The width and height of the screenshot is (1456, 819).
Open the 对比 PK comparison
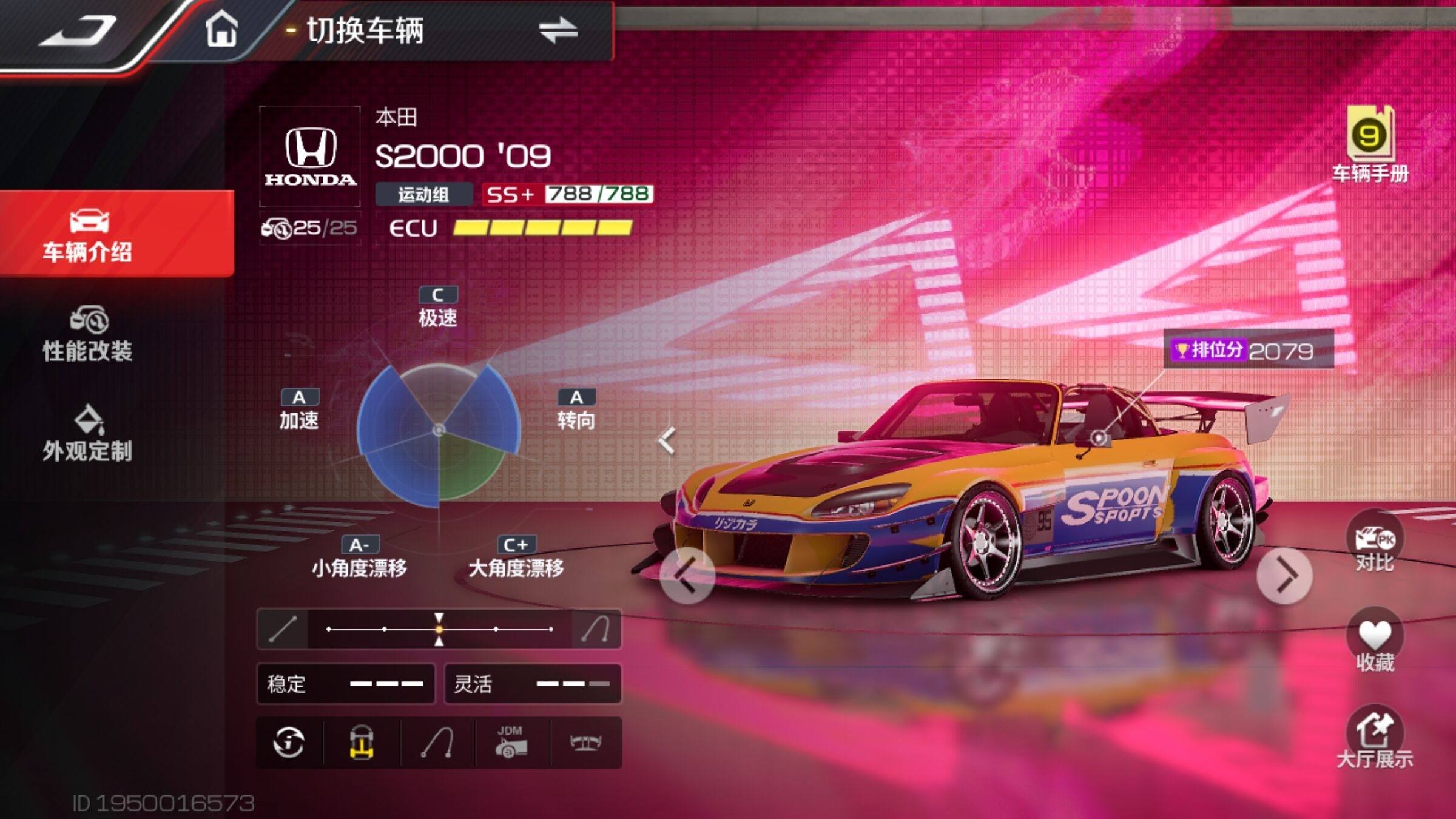pos(1375,542)
